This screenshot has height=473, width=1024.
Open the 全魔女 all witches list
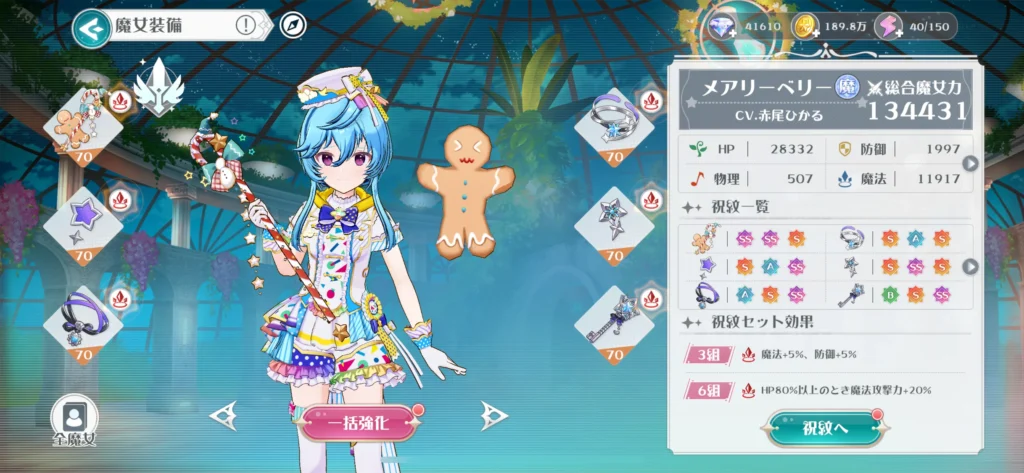click(x=75, y=420)
